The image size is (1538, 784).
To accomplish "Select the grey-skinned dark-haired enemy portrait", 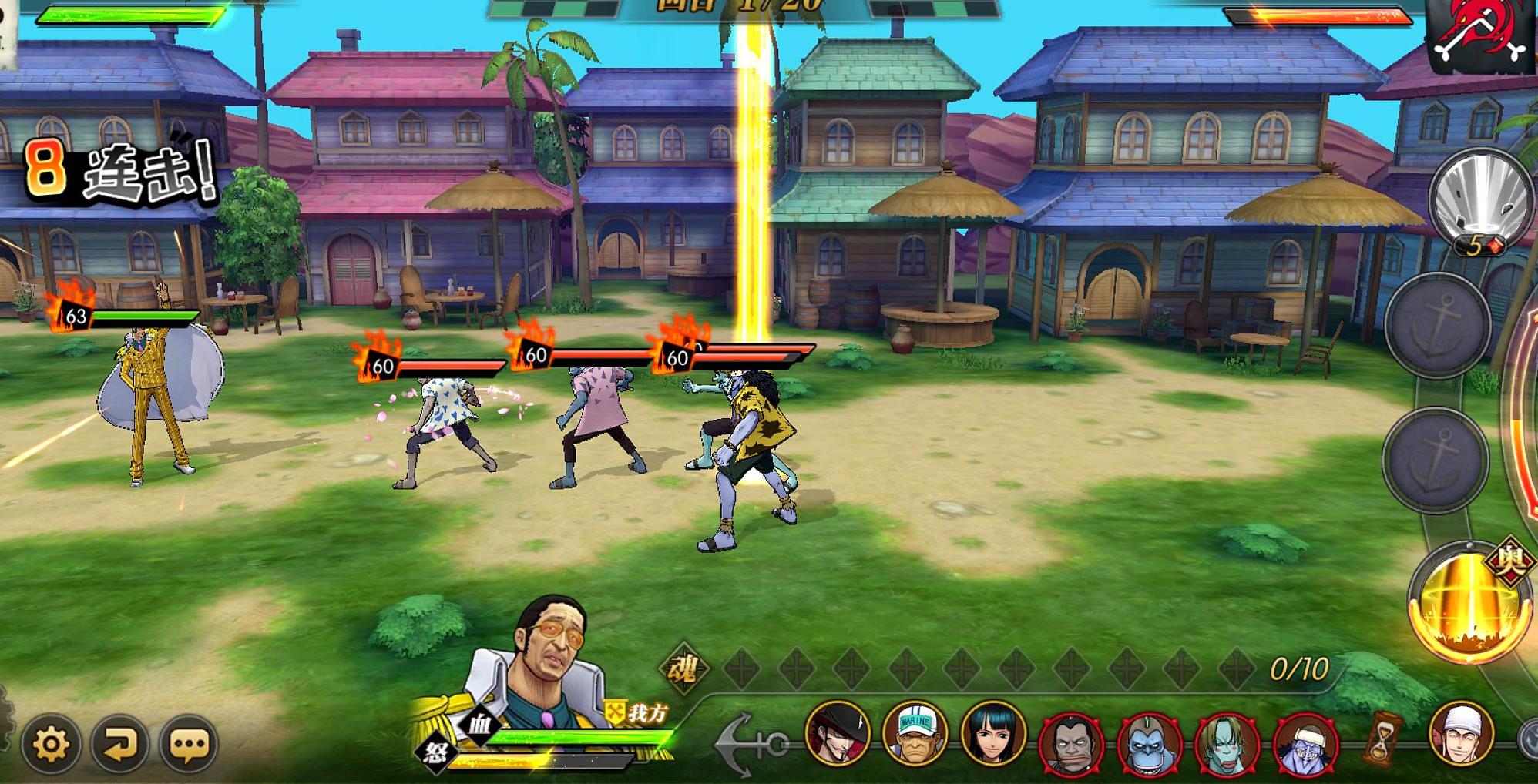I will 1070,743.
